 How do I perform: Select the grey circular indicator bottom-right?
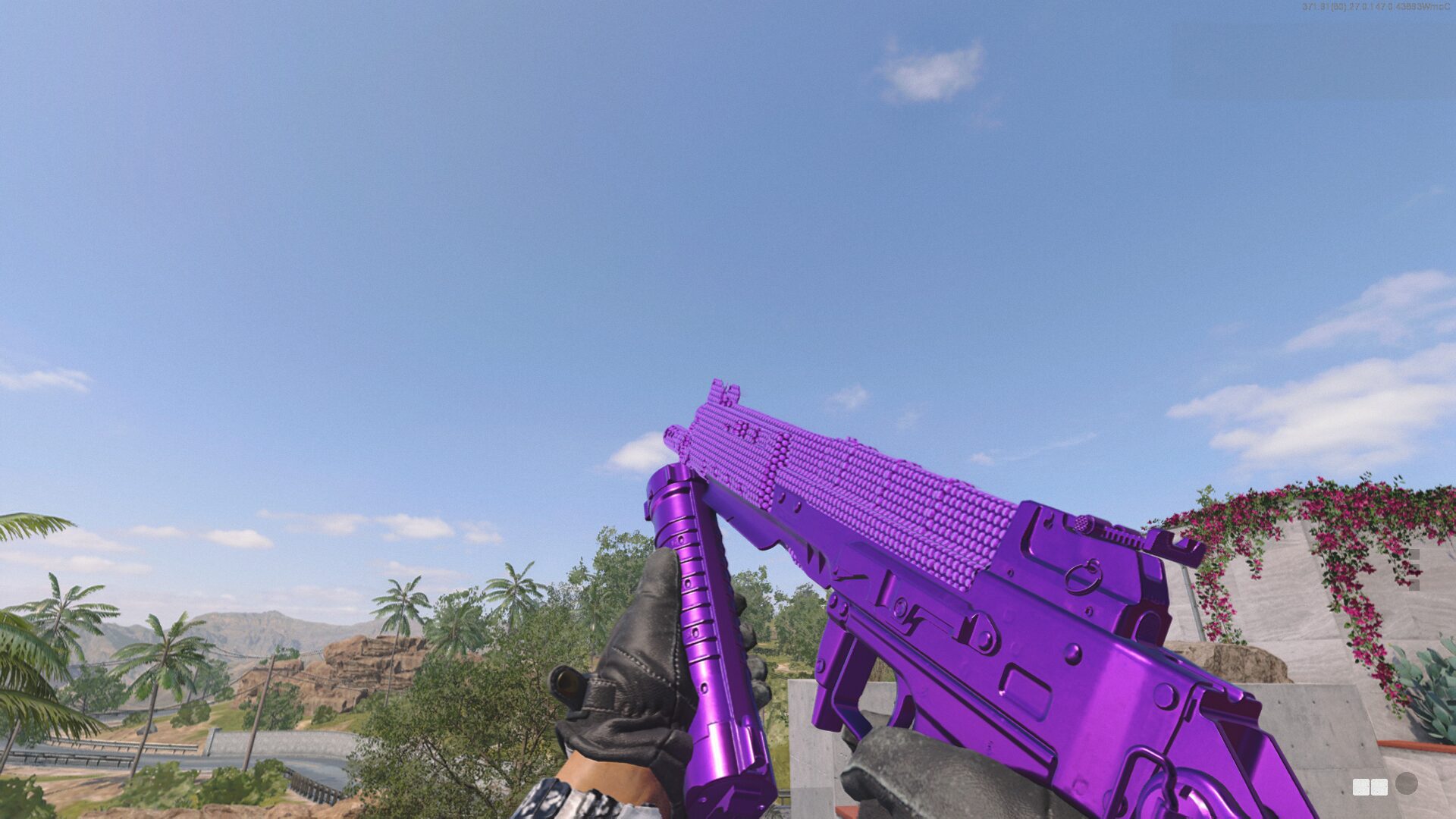coord(1407,783)
